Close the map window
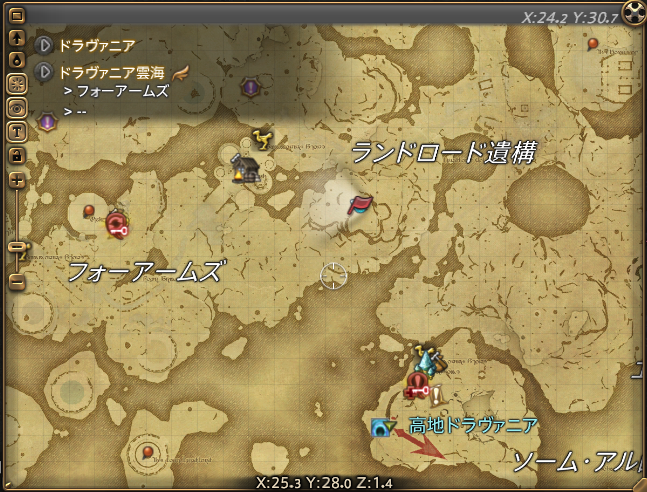 [x=633, y=13]
